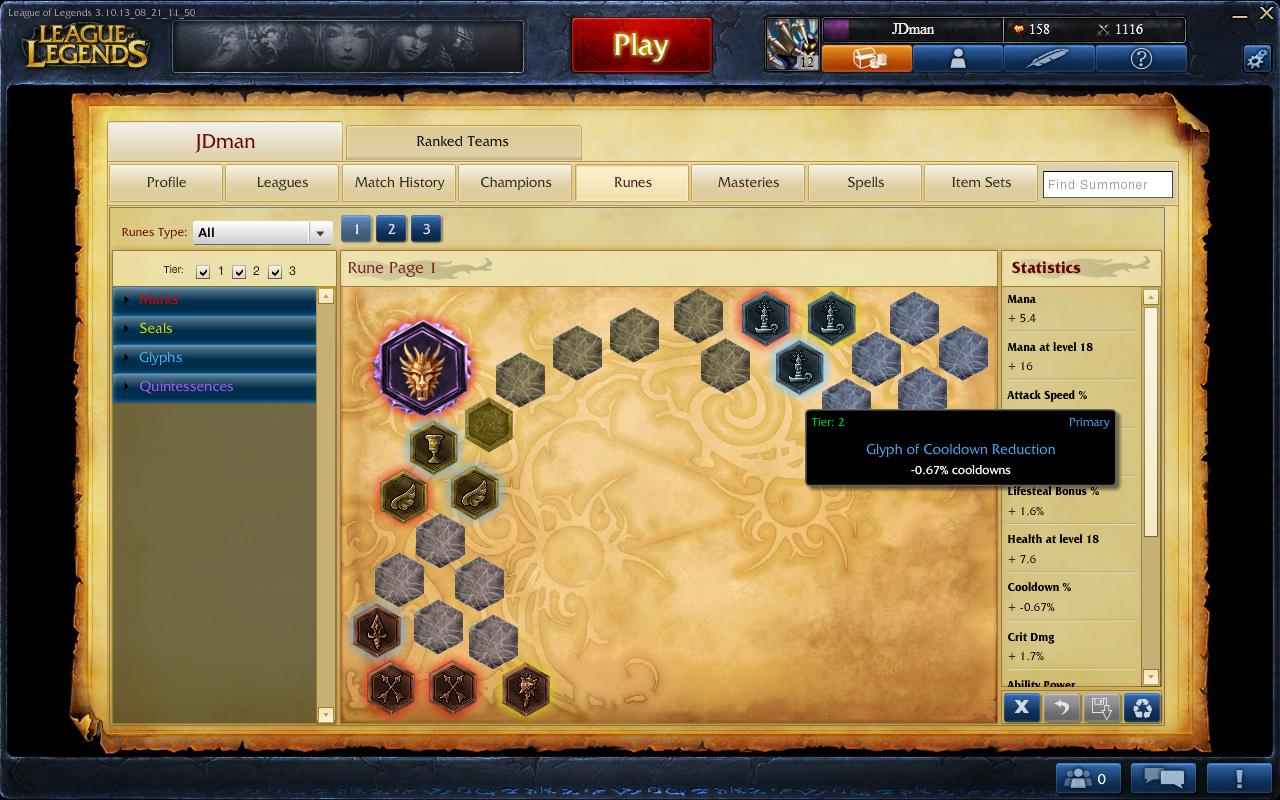The height and width of the screenshot is (800, 1280).
Task: Click the save rune page disk icon
Action: (x=1100, y=707)
